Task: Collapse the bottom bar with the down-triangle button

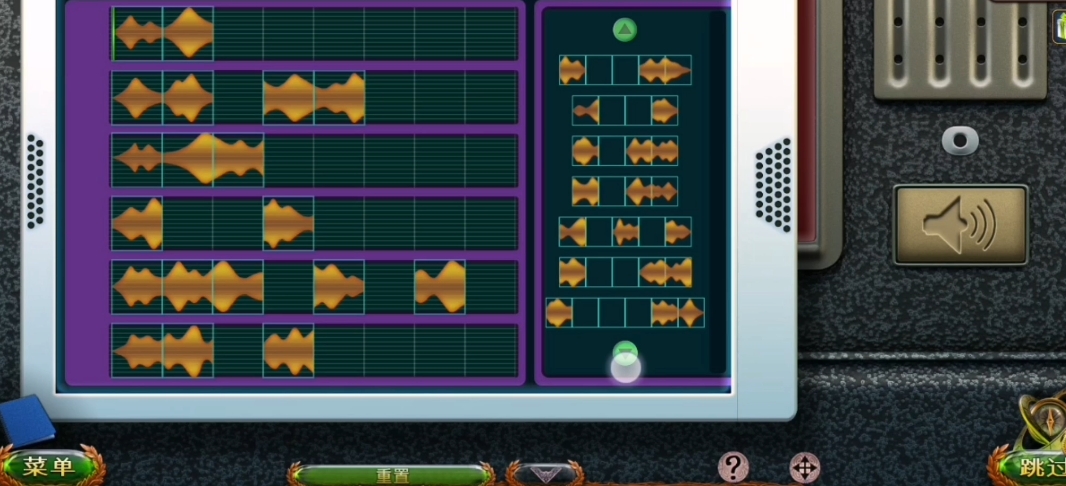Action: pyautogui.click(x=543, y=473)
